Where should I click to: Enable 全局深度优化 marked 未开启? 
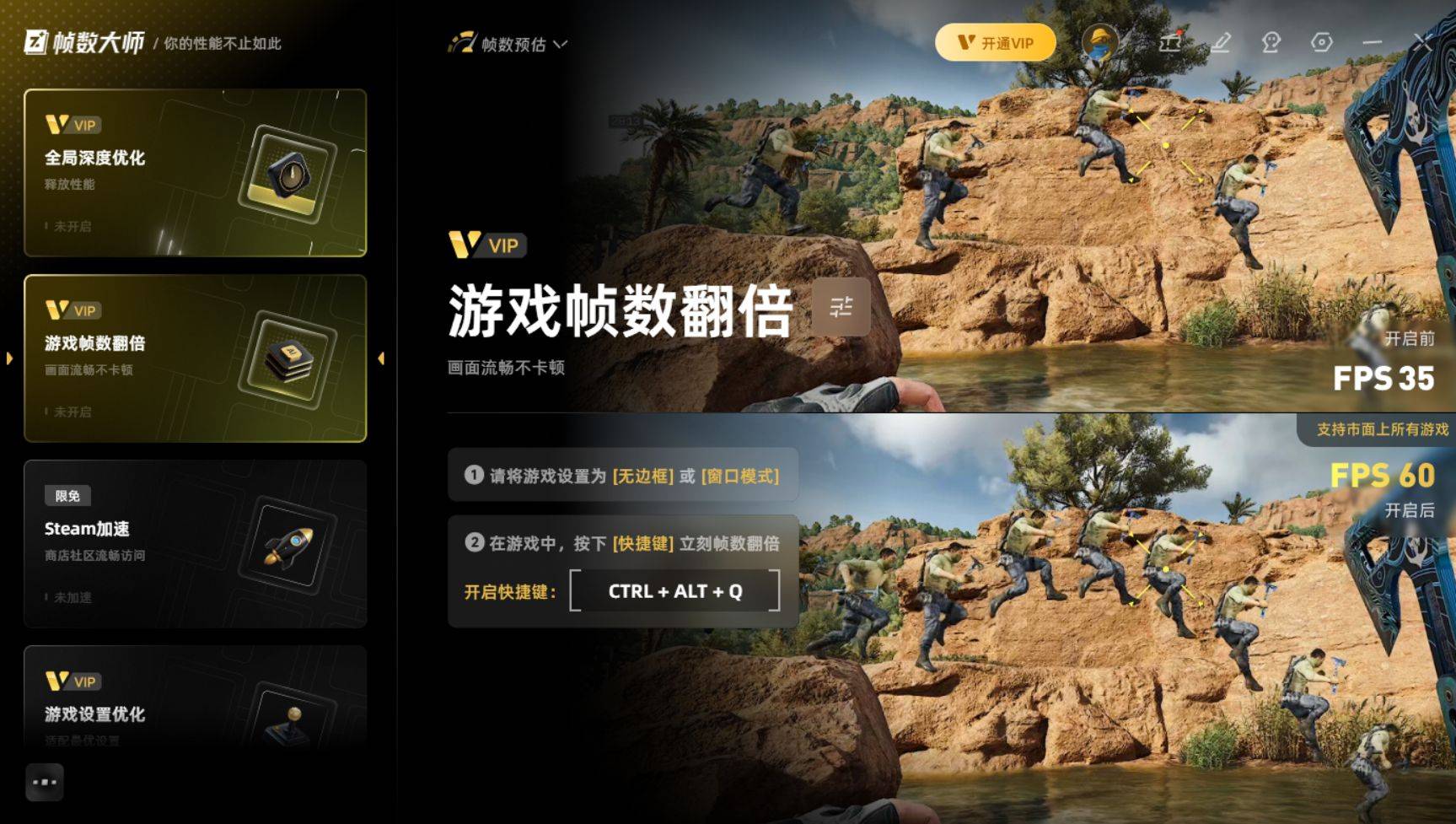[72, 227]
